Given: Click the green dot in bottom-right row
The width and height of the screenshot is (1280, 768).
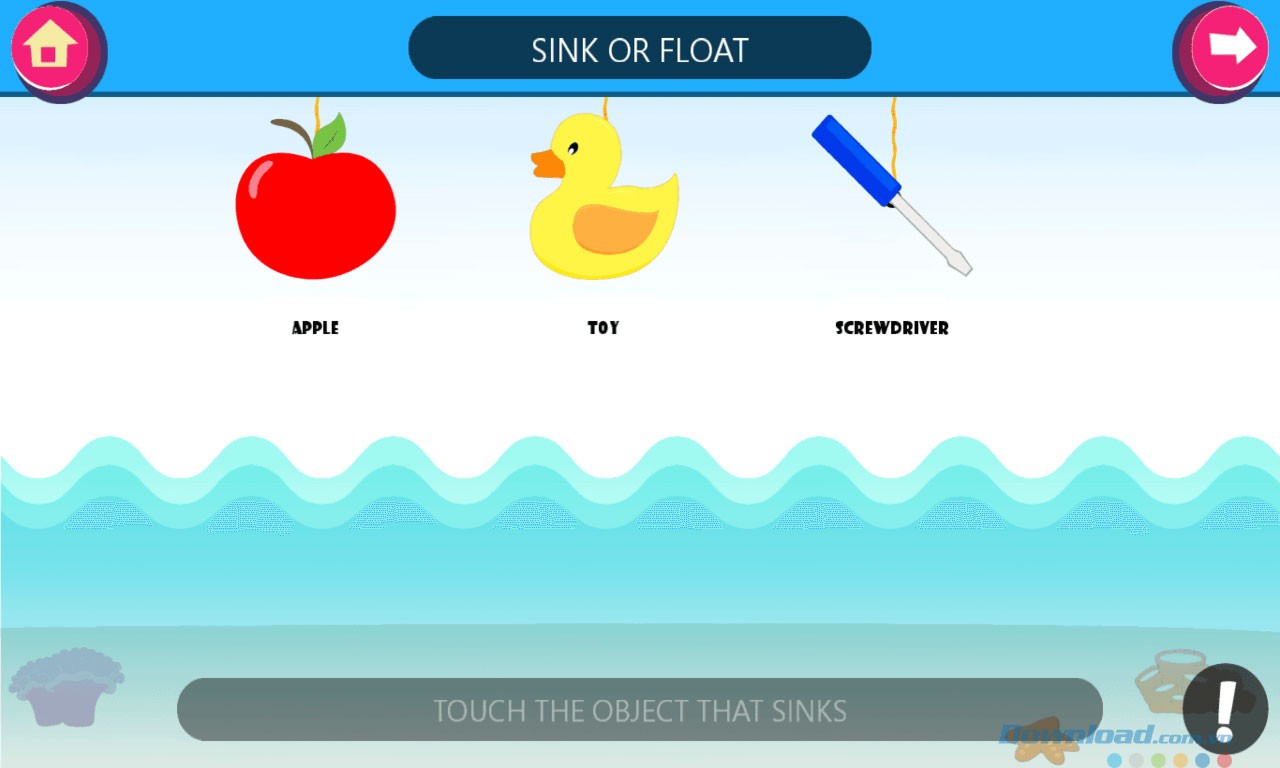Looking at the screenshot, I should (1158, 759).
